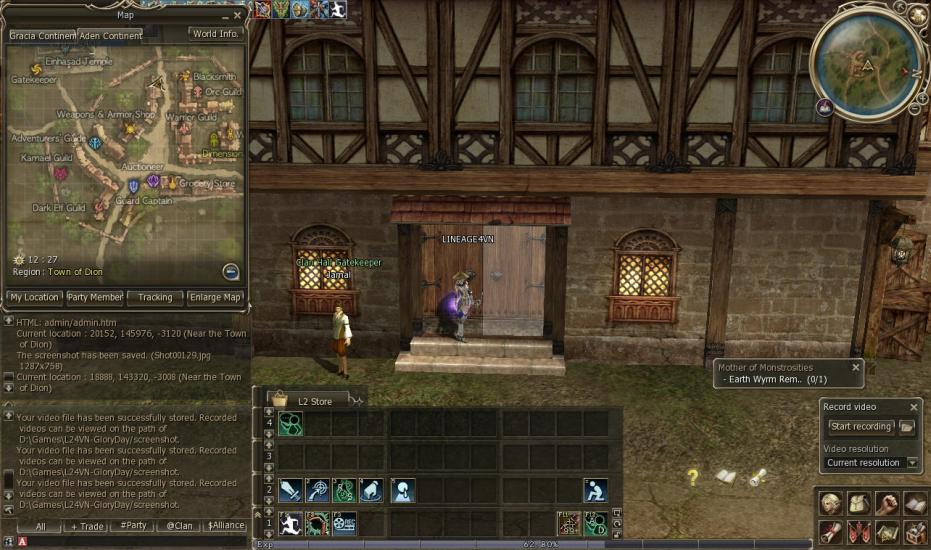Open the World Info. panel
This screenshot has height=550, width=931.
point(215,33)
